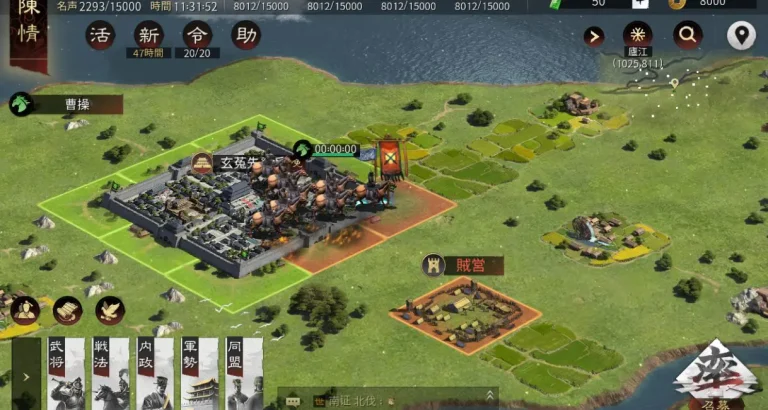This screenshot has height=410, width=768.
Task: Open the snowflake season icon
Action: click(637, 35)
